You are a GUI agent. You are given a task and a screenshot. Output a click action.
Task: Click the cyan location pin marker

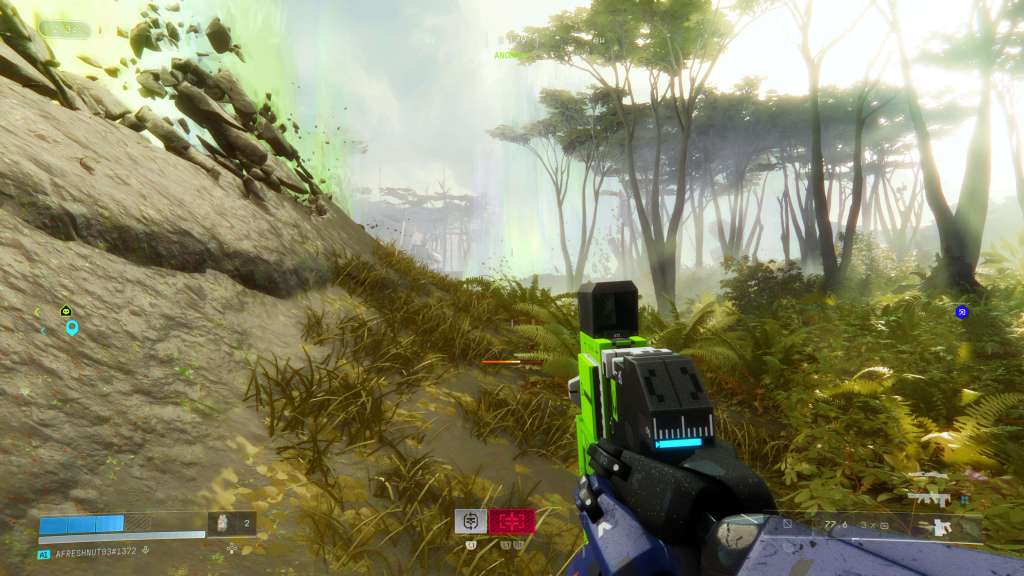pyautogui.click(x=72, y=327)
